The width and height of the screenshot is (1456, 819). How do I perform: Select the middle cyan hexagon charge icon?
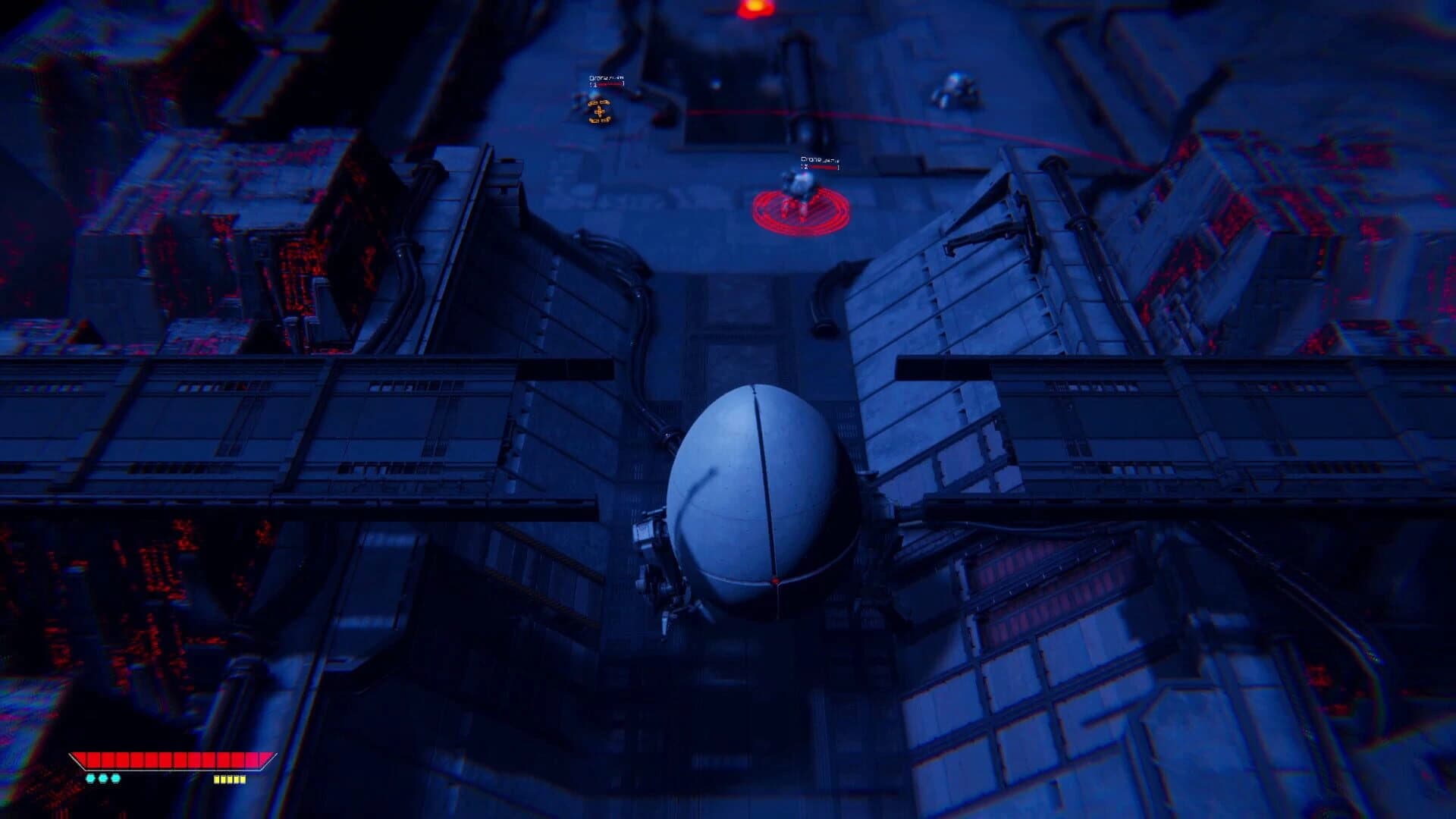(104, 778)
